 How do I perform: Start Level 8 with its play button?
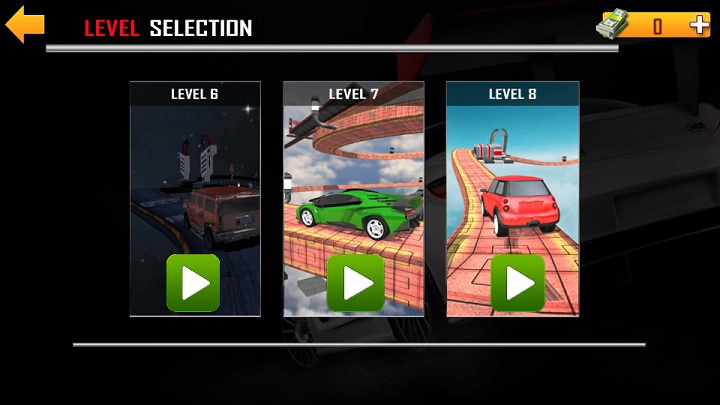517,283
